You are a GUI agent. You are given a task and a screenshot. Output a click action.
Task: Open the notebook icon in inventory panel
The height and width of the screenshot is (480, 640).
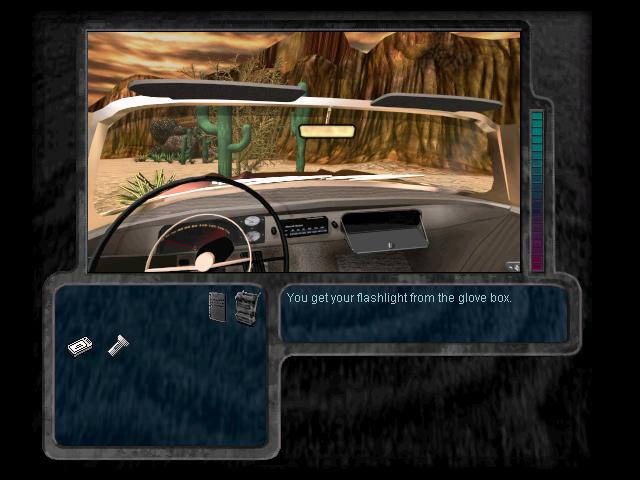tap(217, 305)
